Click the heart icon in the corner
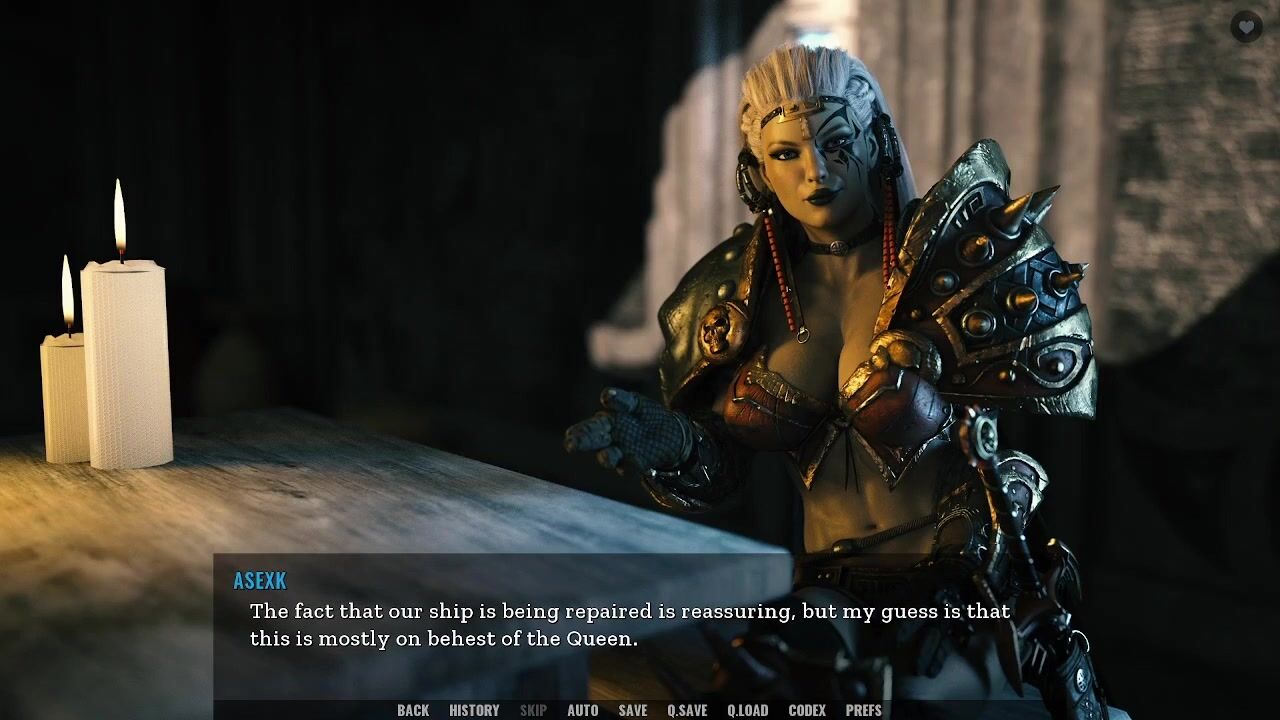1280x720 pixels. click(1246, 27)
